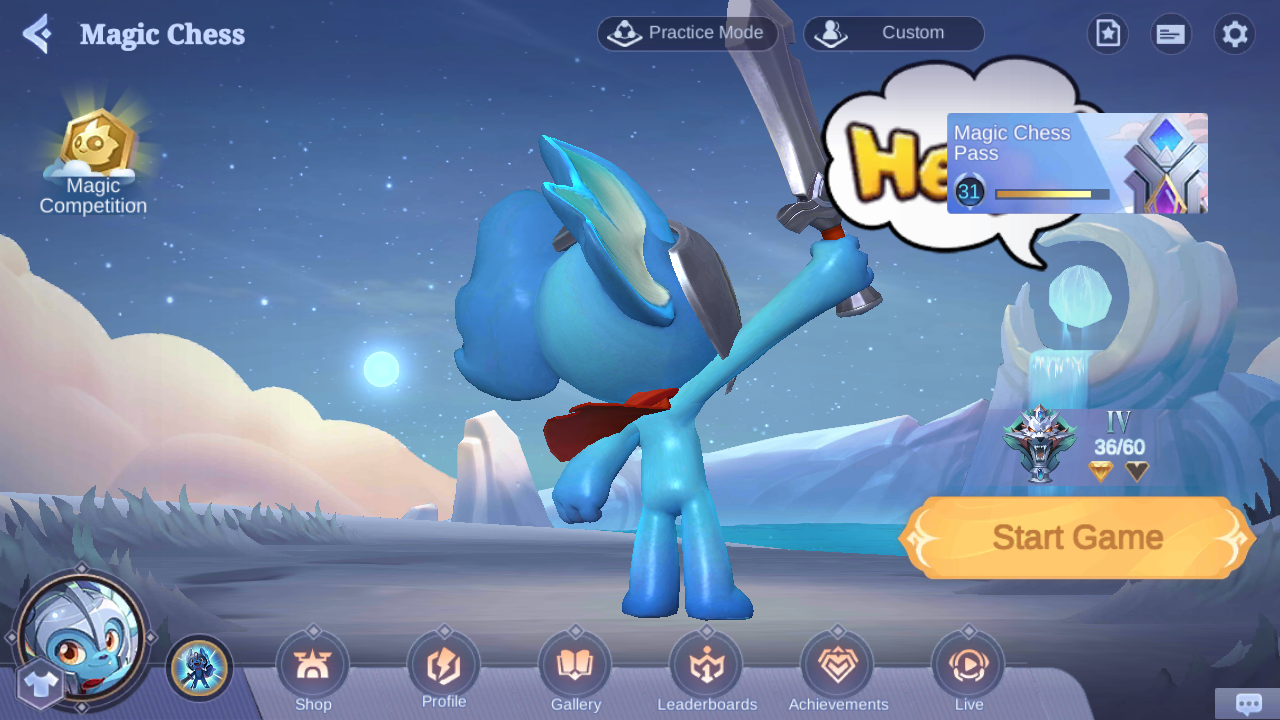
Task: Open the chat bubble button
Action: (1248, 703)
